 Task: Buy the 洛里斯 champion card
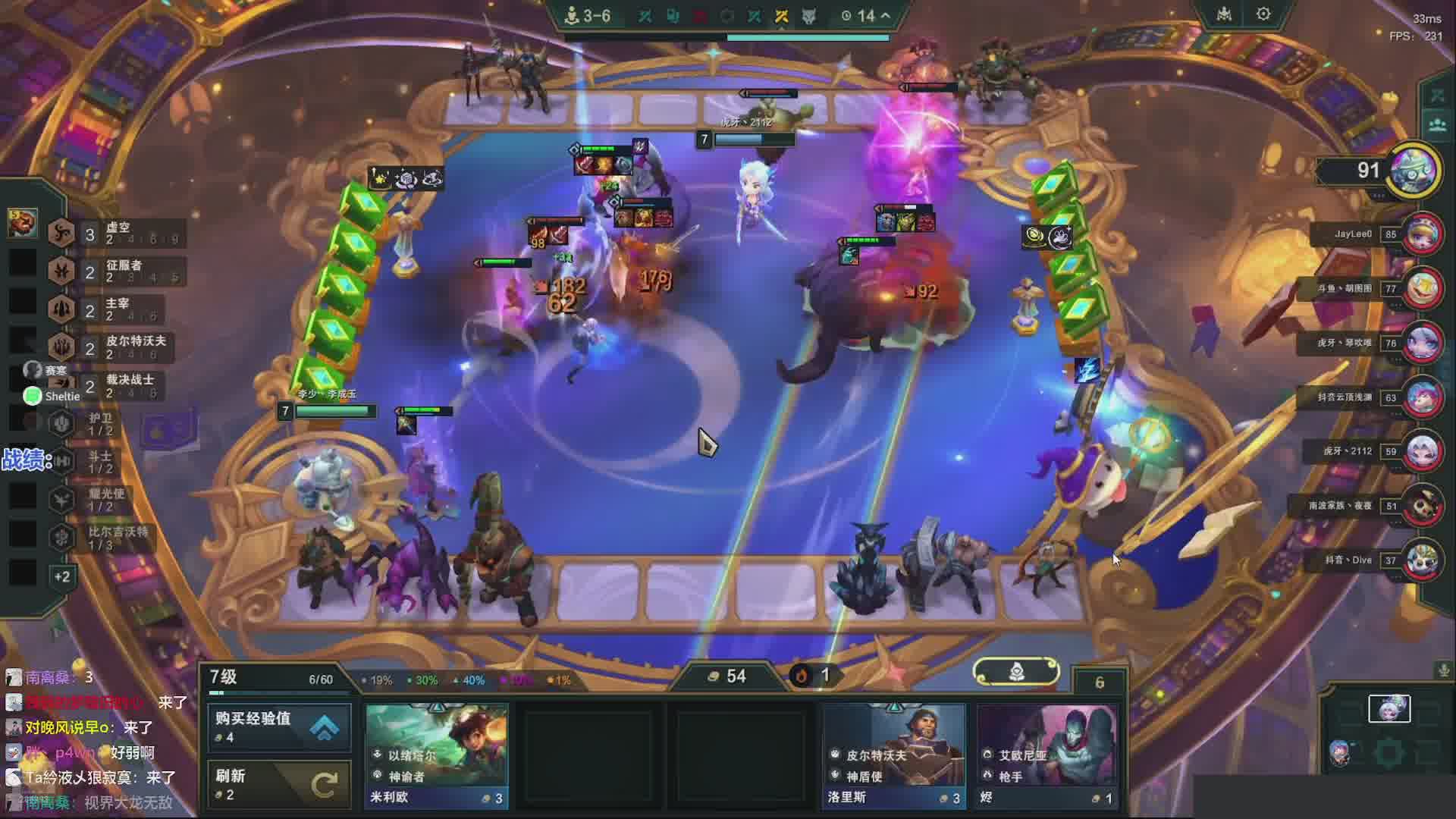click(894, 755)
